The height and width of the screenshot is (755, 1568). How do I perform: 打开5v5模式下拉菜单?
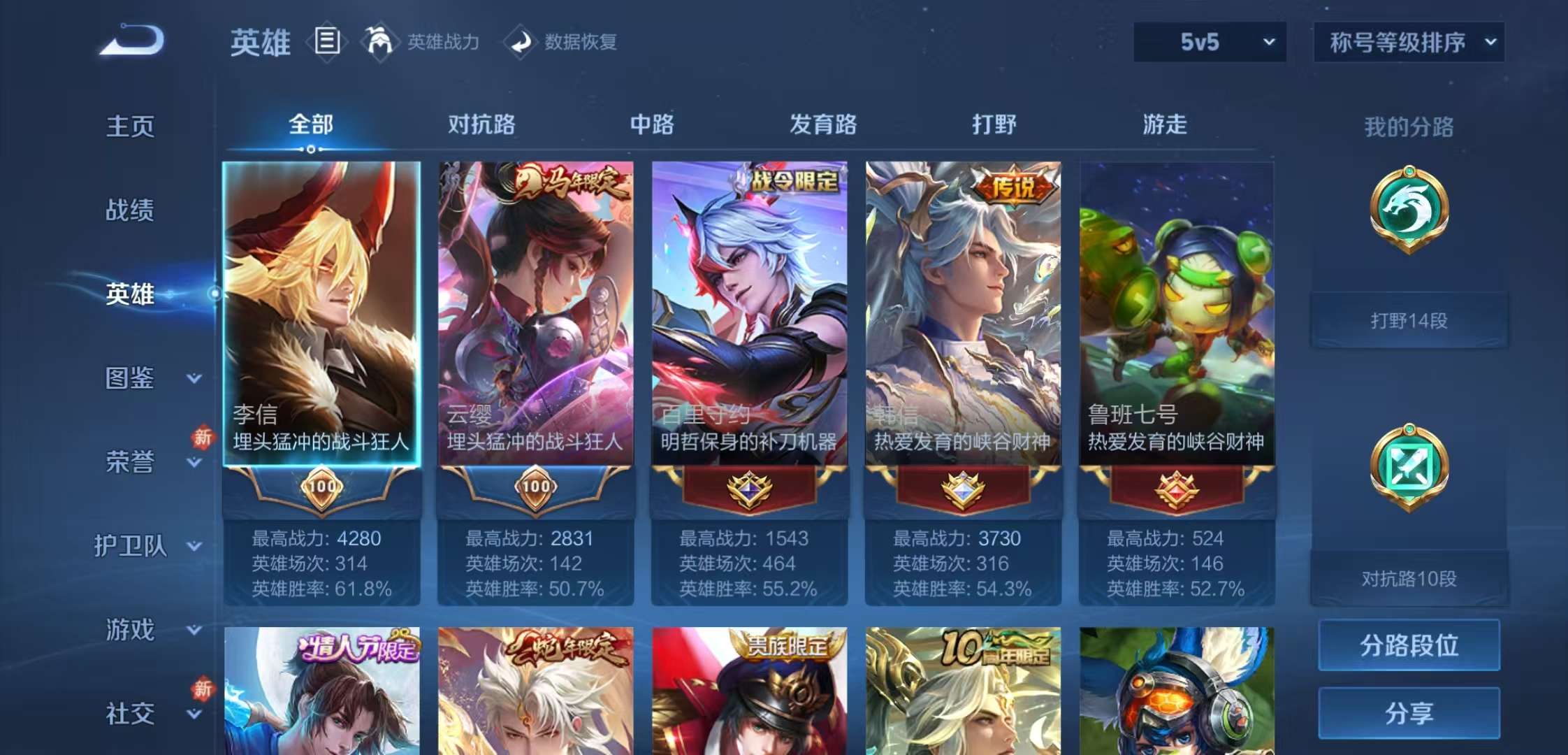pyautogui.click(x=1207, y=42)
